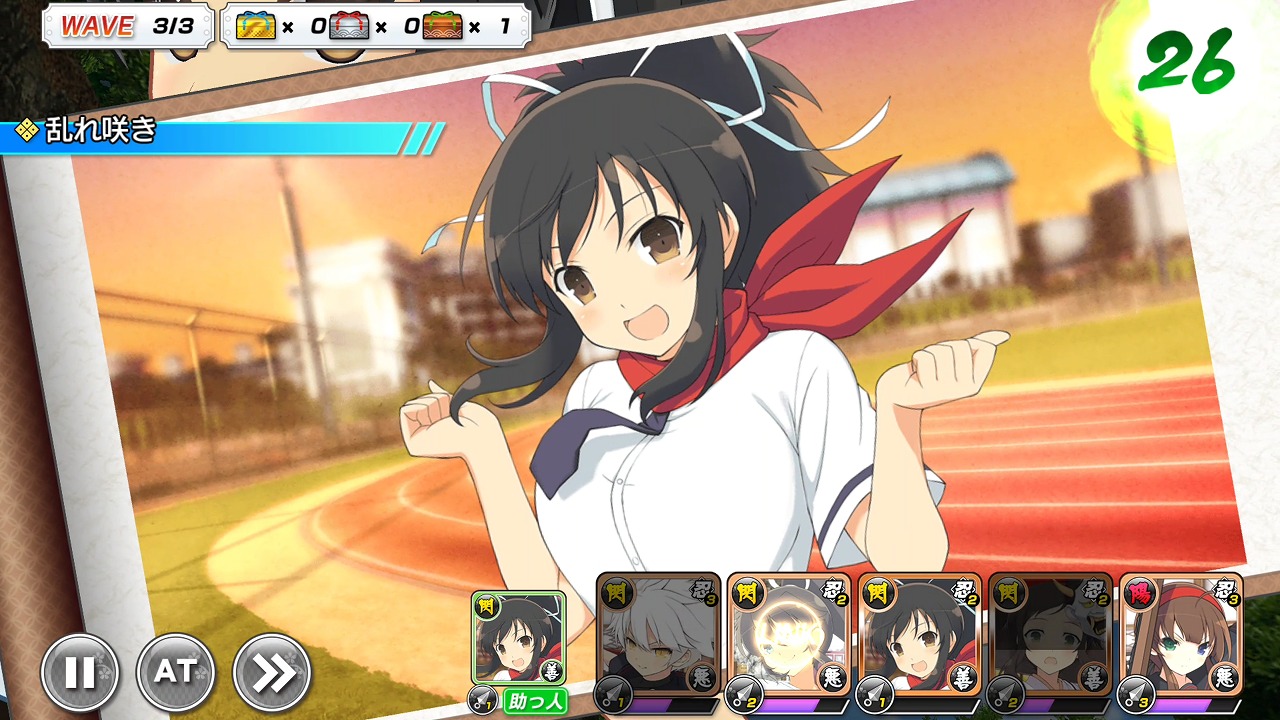Pause the battle
1280x720 pixels.
pos(80,673)
